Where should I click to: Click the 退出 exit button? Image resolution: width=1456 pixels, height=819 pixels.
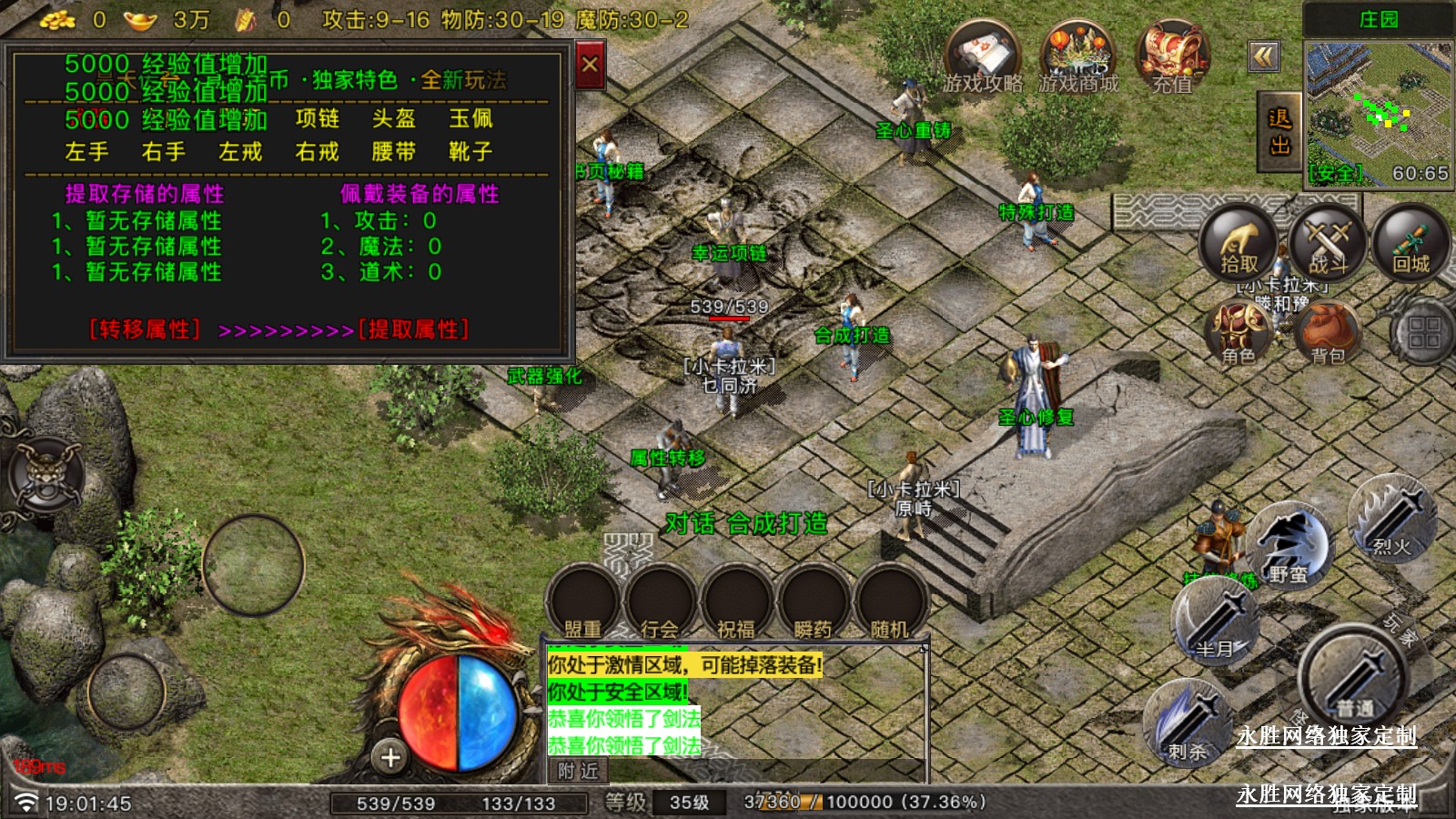[1279, 132]
